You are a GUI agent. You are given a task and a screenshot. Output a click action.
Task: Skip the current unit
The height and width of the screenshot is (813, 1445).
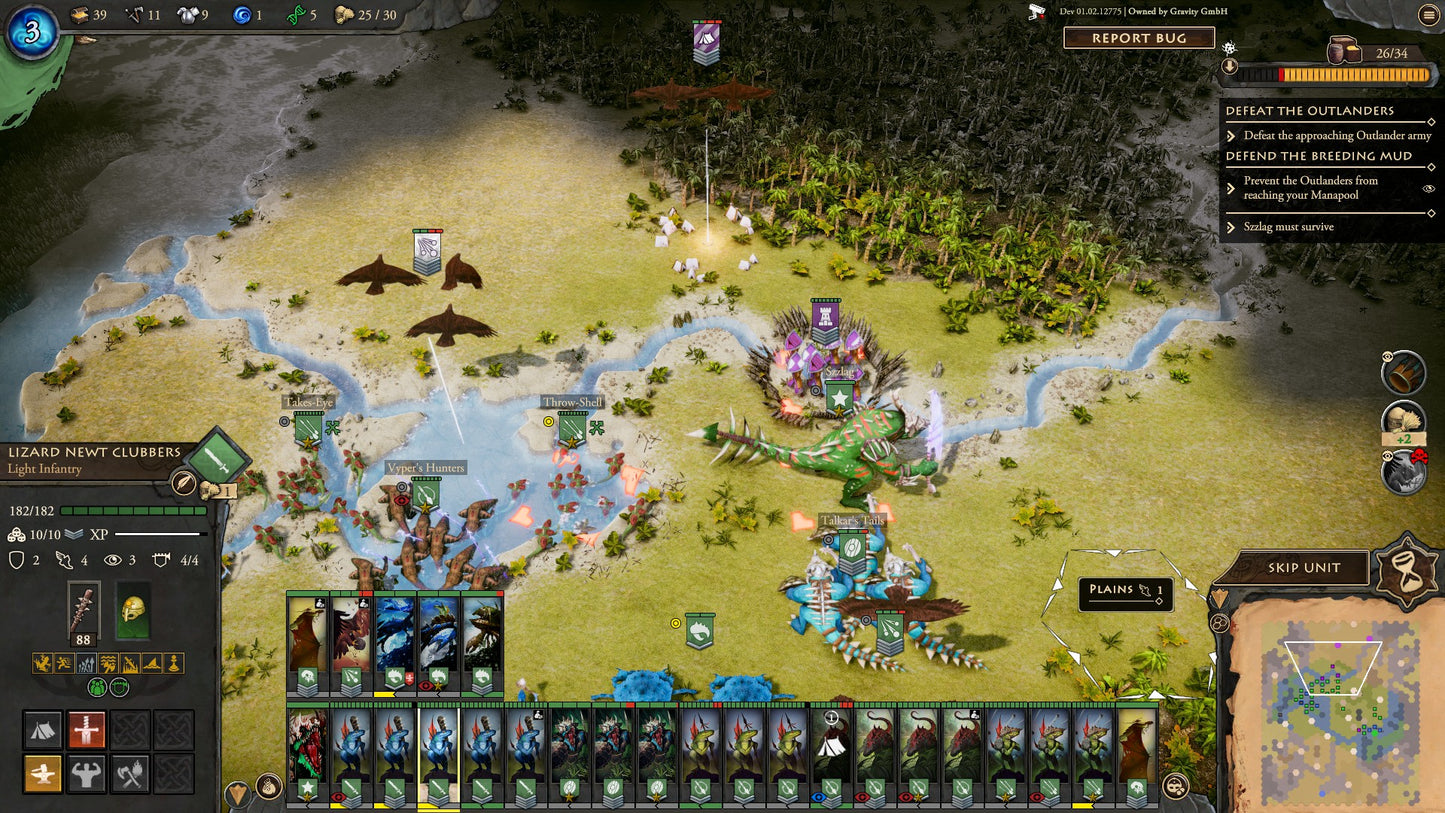point(1303,568)
